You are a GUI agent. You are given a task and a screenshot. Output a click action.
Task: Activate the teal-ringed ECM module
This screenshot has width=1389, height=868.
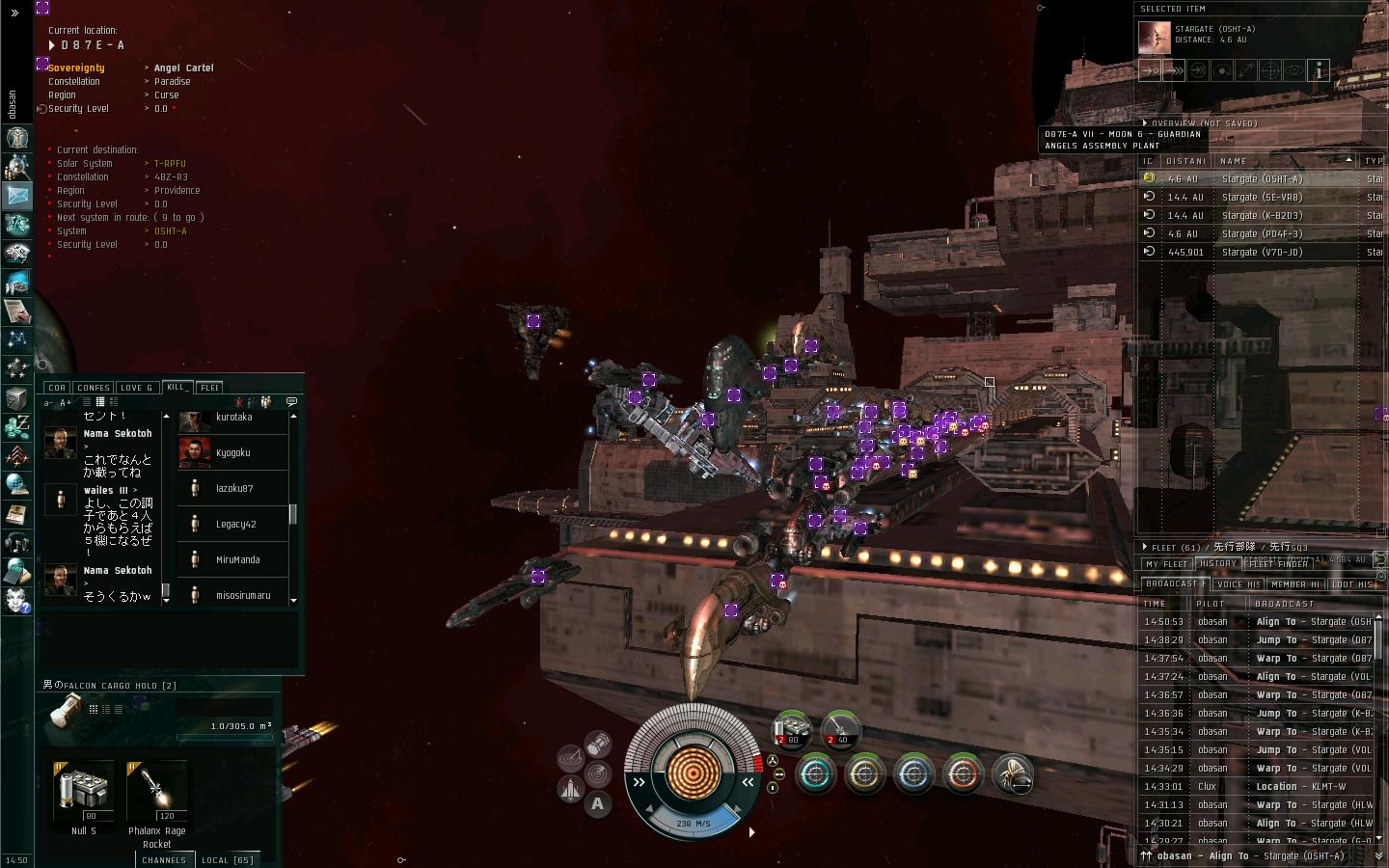(x=815, y=773)
